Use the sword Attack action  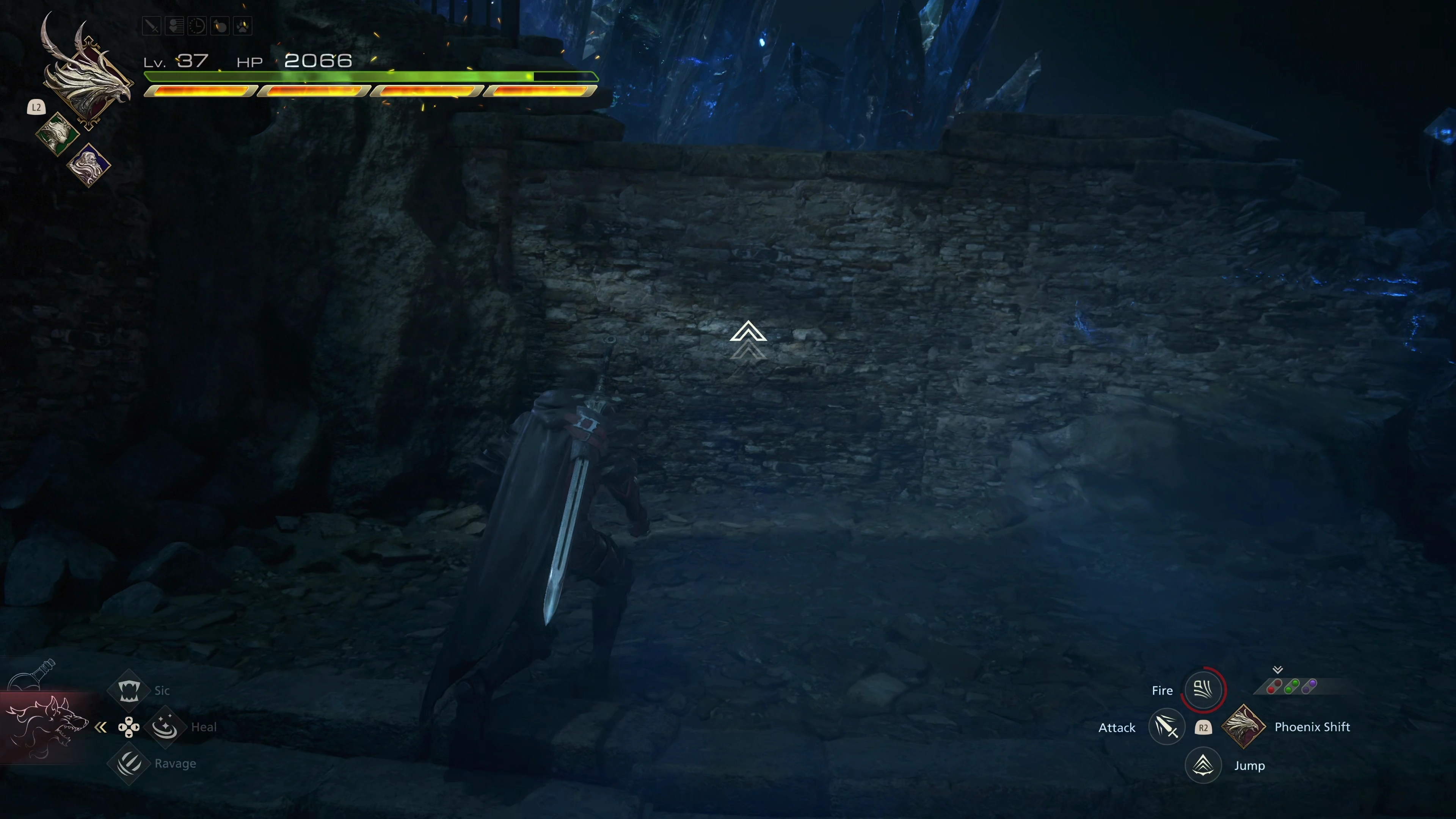pos(1167,727)
